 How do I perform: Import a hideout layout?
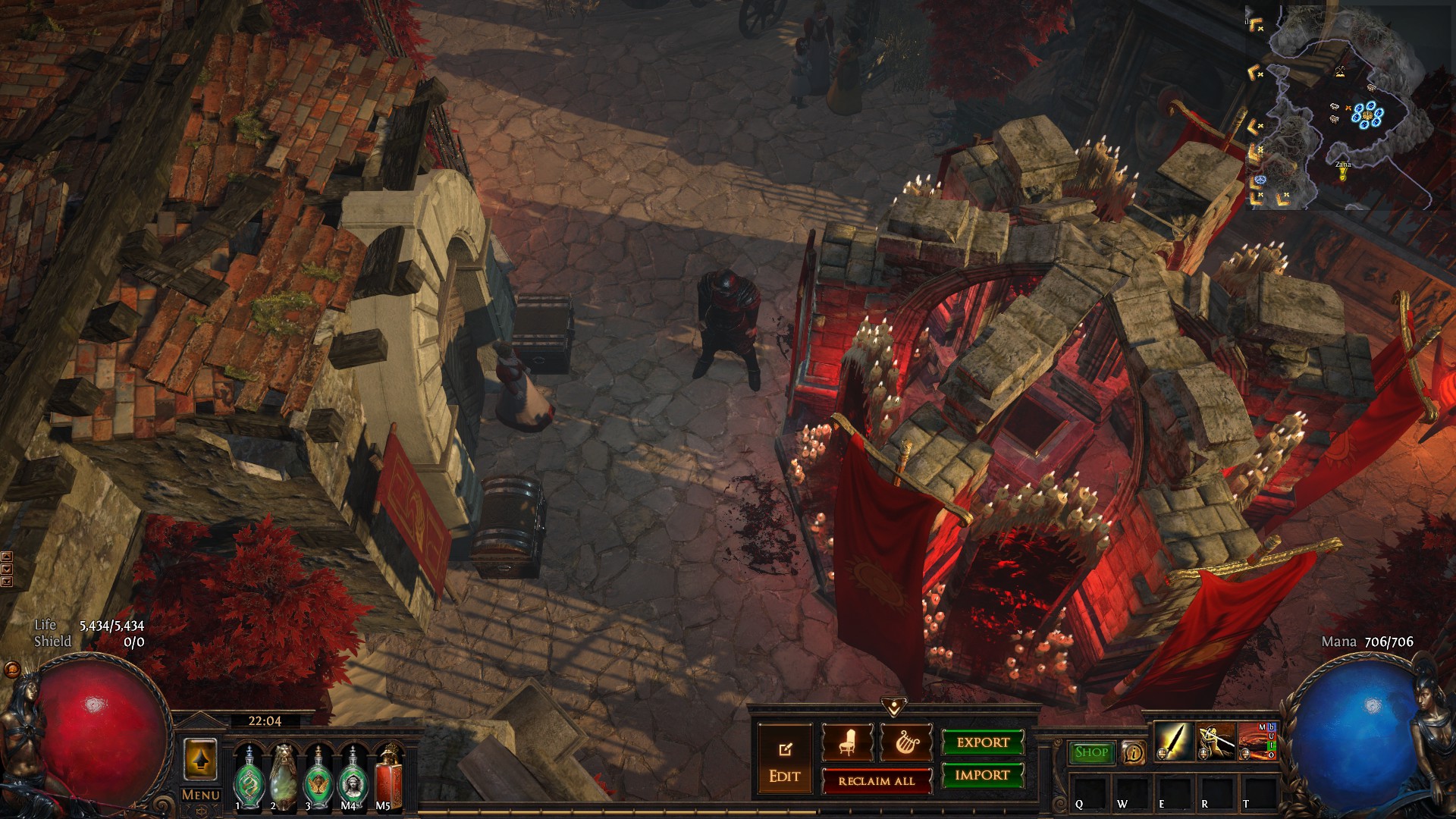coord(983,775)
